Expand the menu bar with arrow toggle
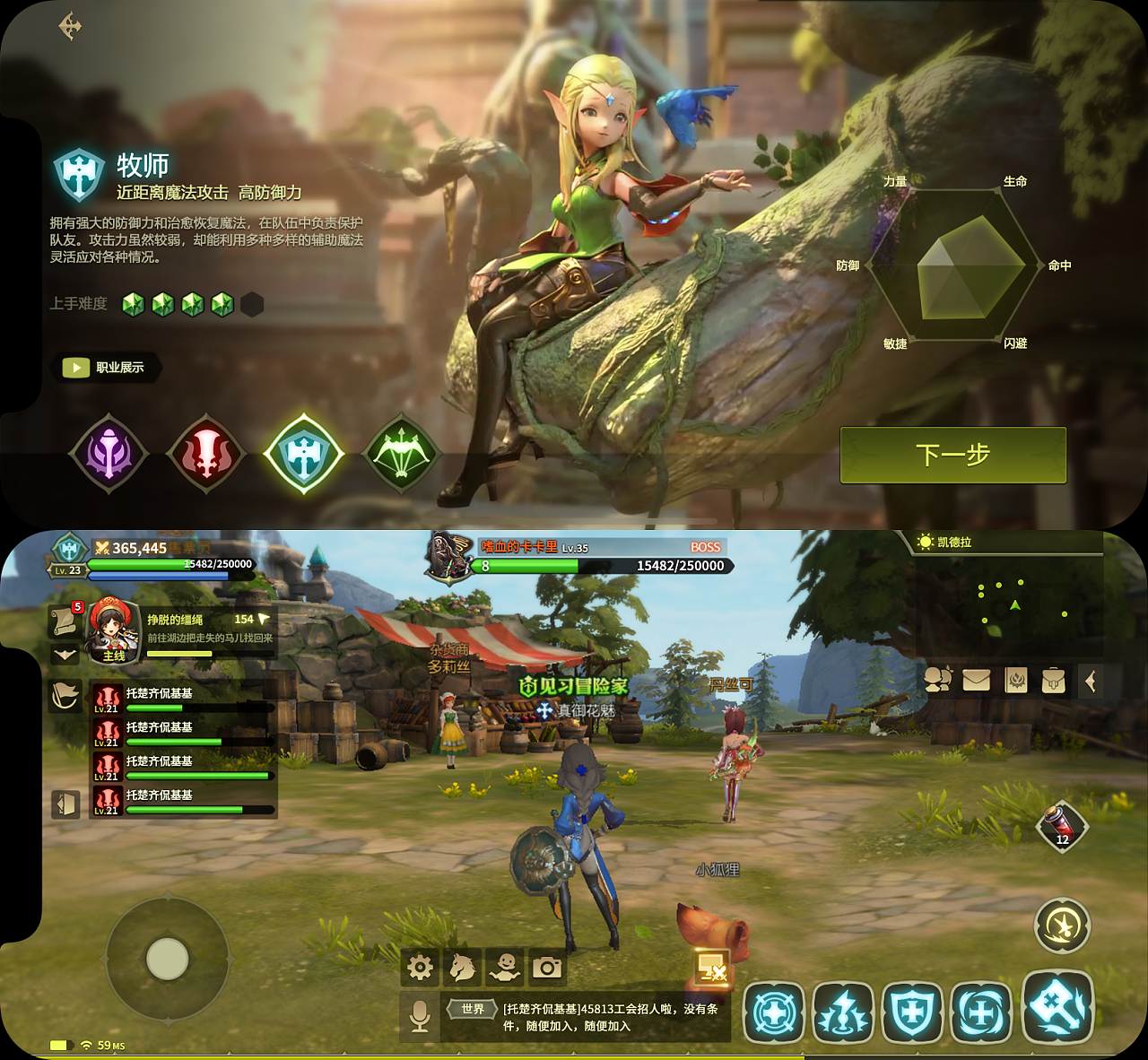The width and height of the screenshot is (1148, 1060). [1091, 682]
